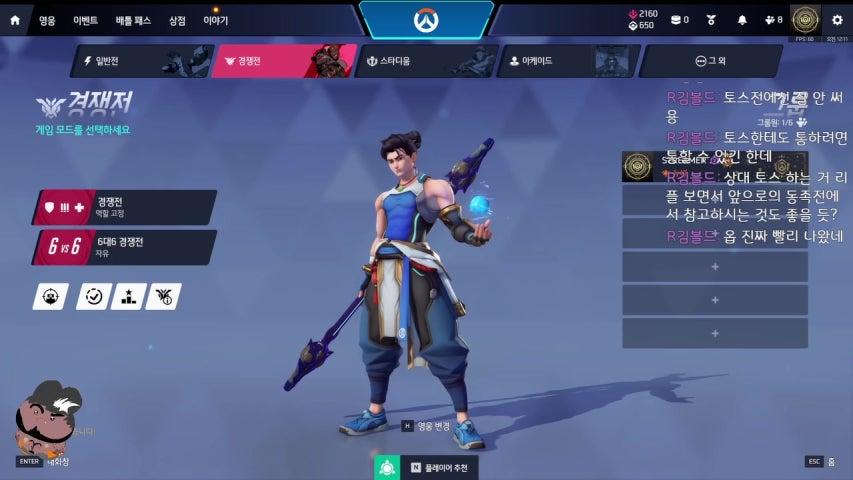Choose the 아케이드 (Arcade) tab

(x=568, y=61)
